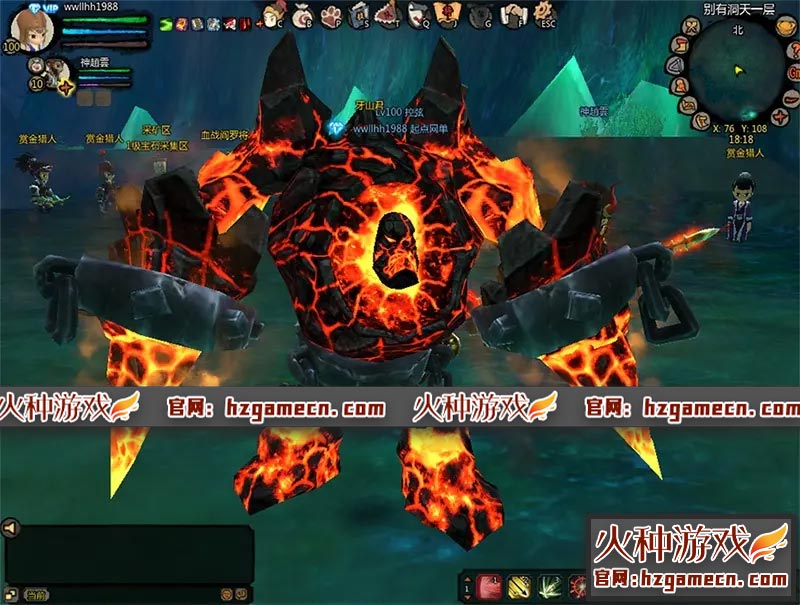
Task: Collapse chat with the speaker arrow button
Action: click(10, 528)
